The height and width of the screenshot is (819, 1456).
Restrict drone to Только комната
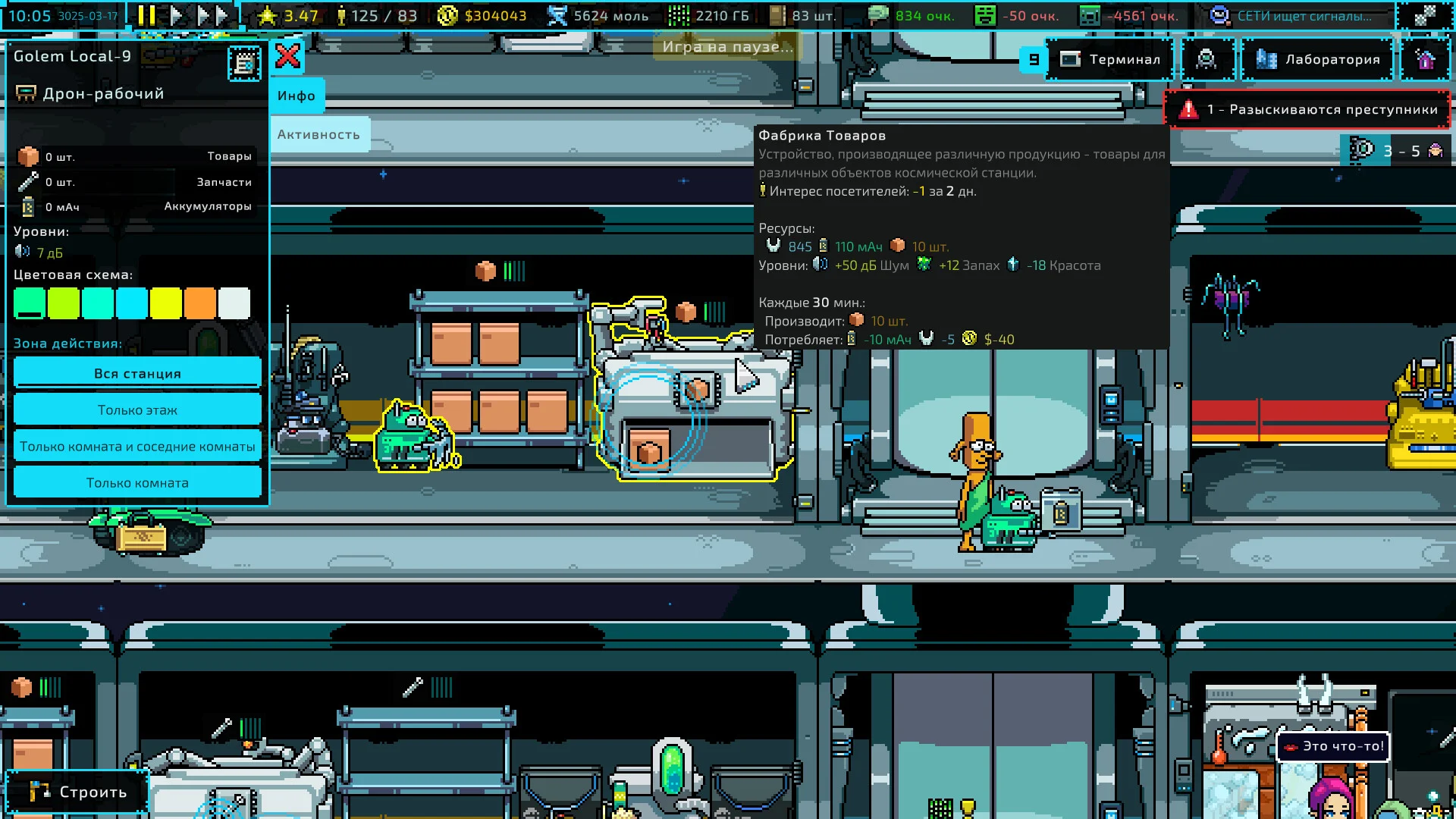click(137, 482)
